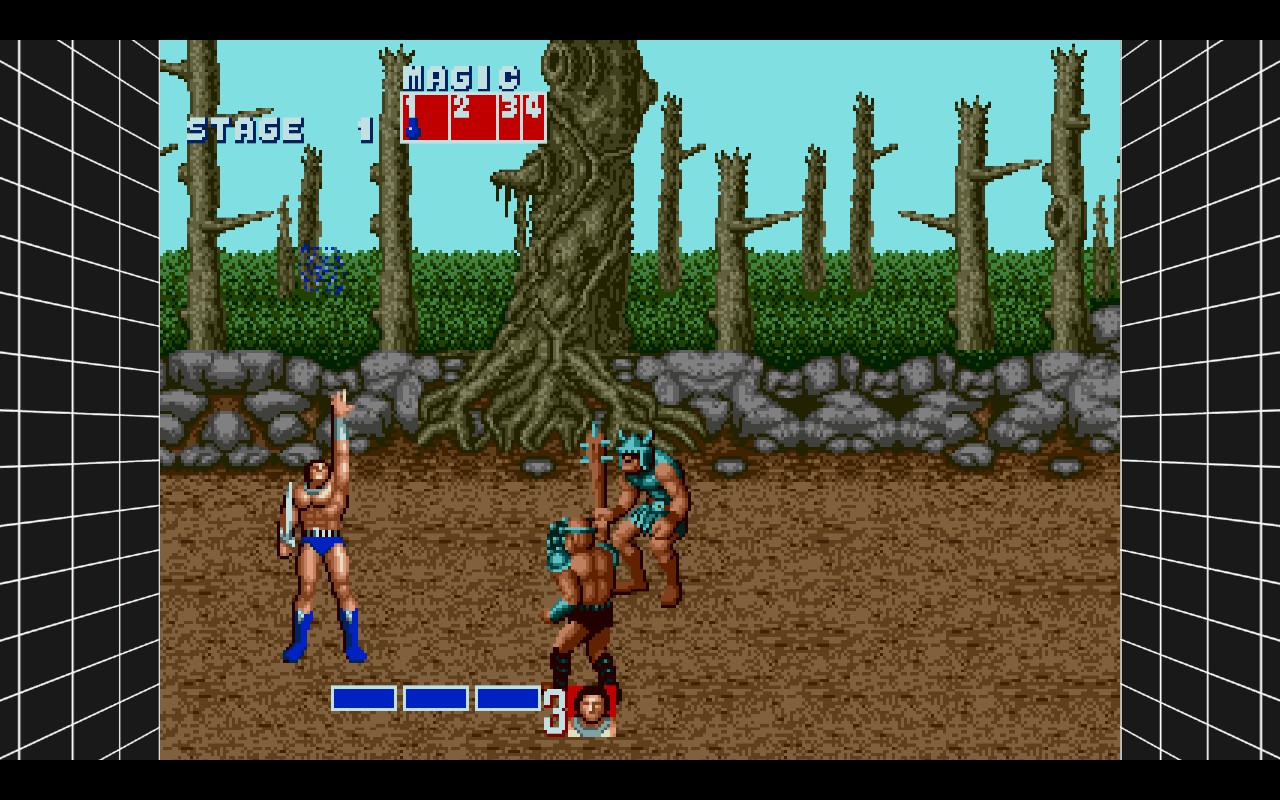Screen dimensions: 1280x800
Task: Click the warrior portrait next to the lives count
Action: click(591, 711)
